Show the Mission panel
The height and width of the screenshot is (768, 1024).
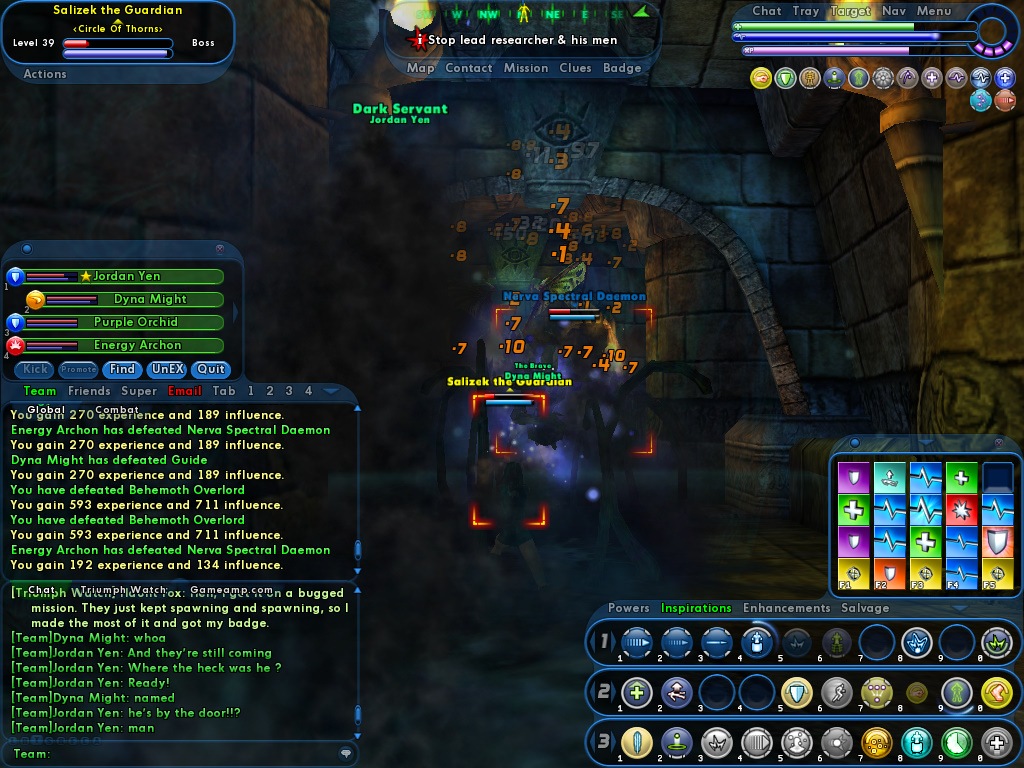pos(526,68)
